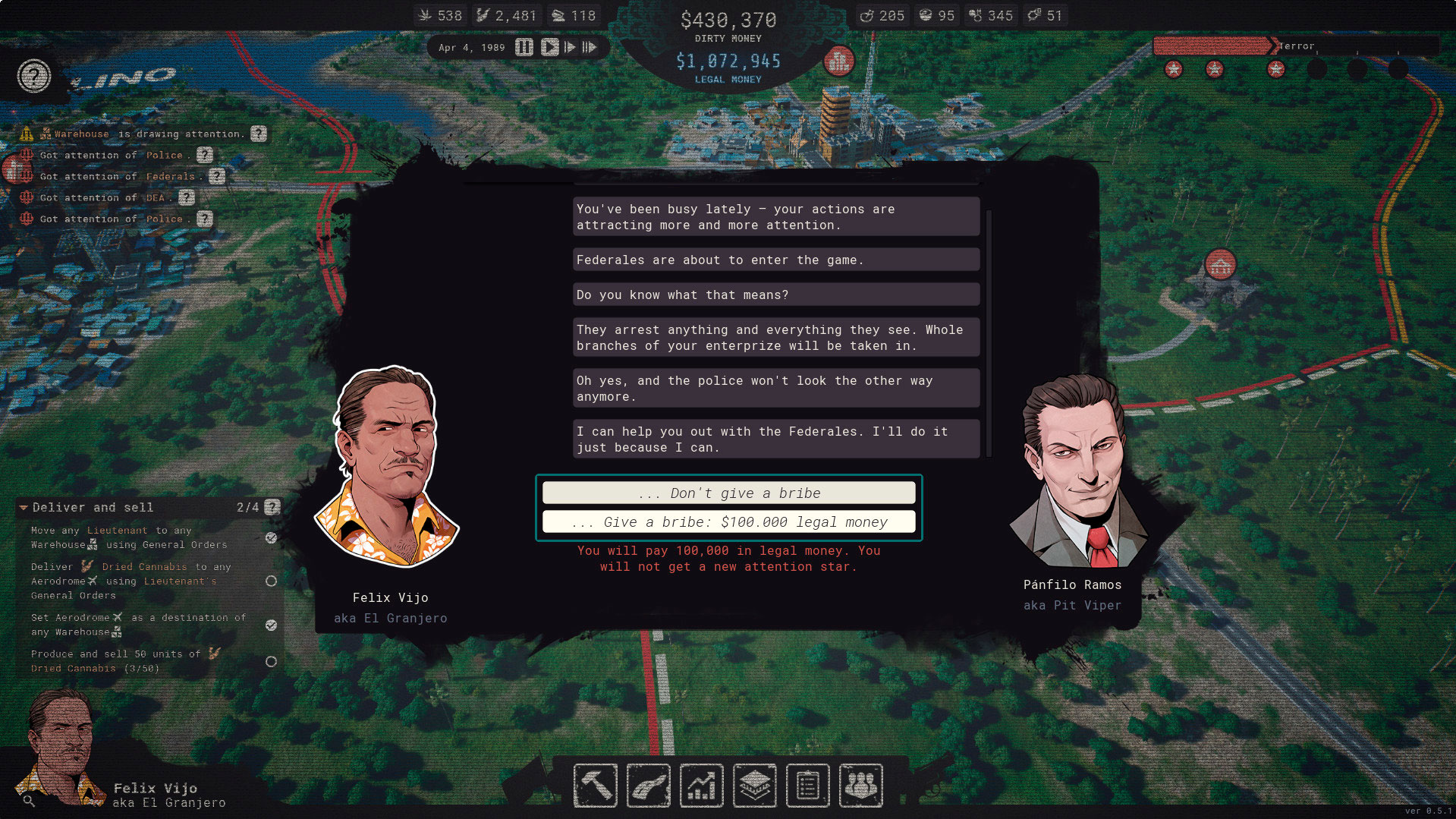Switch to double fast-forward speed
The height and width of the screenshot is (819, 1456).
coord(570,47)
